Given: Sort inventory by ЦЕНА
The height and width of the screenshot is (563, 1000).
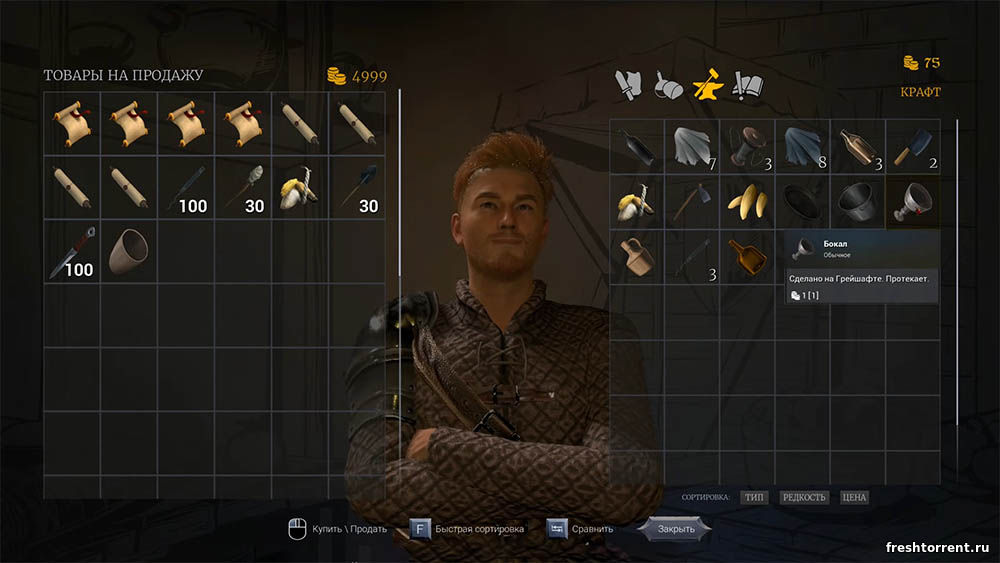Looking at the screenshot, I should click(x=853, y=497).
